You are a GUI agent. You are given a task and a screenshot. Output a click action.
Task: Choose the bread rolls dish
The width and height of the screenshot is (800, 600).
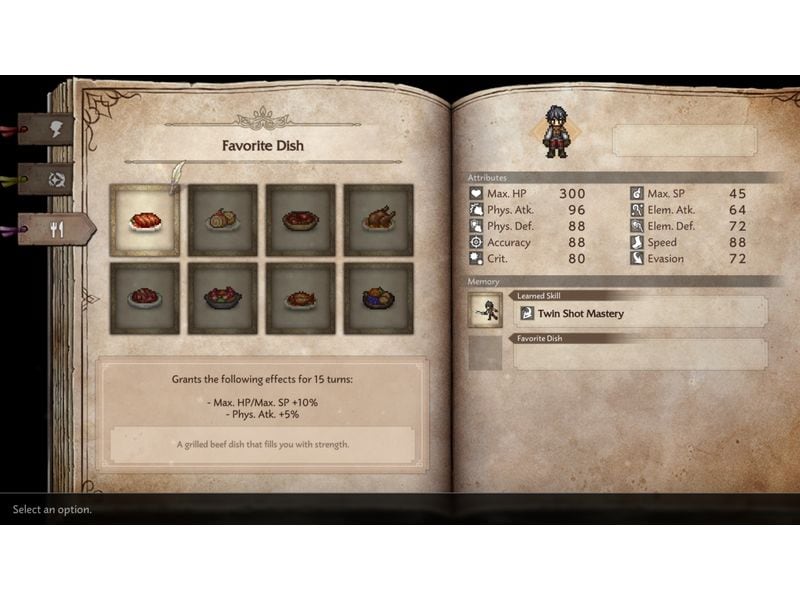[223, 220]
